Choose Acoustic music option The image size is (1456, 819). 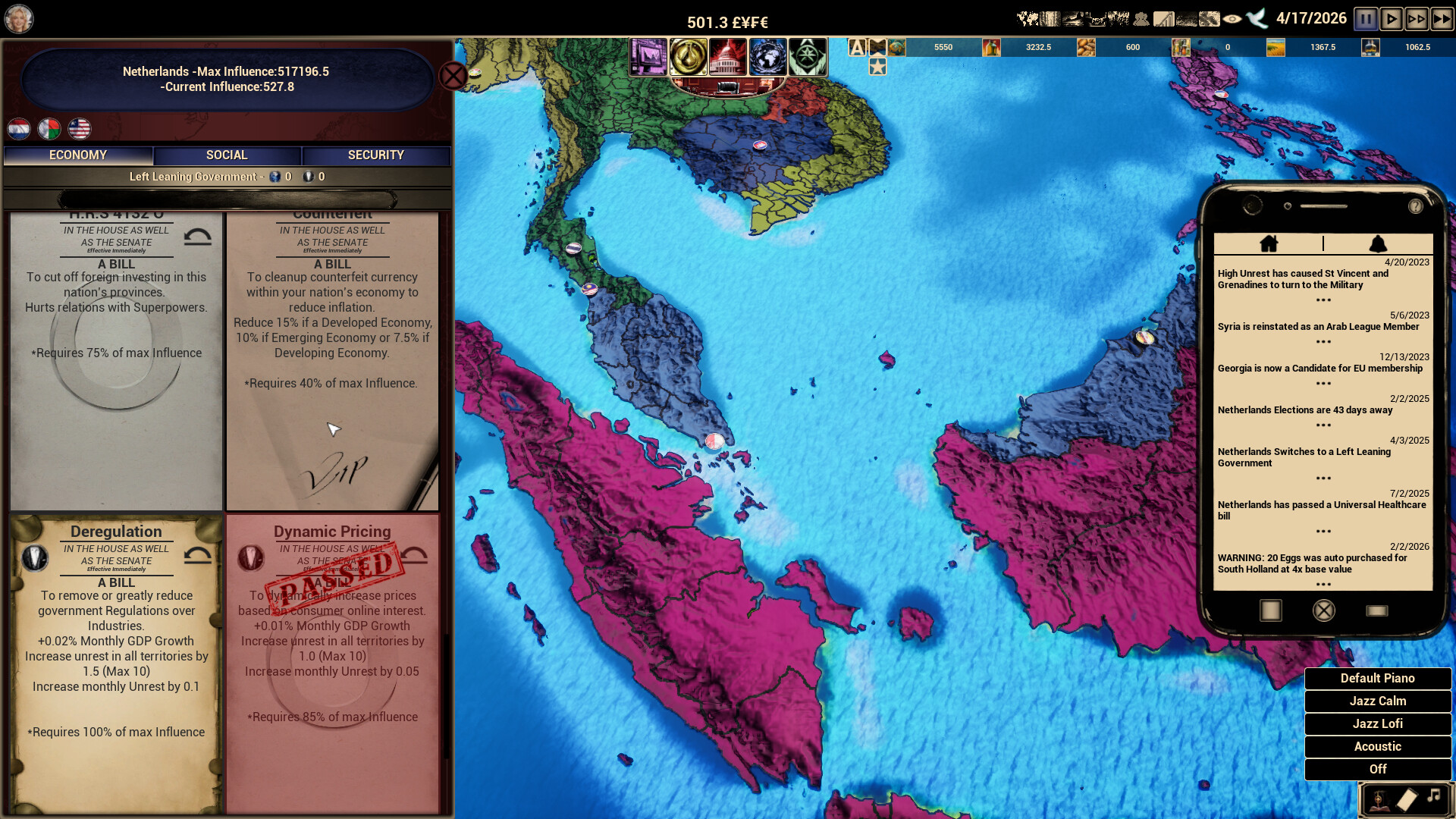pos(1377,747)
